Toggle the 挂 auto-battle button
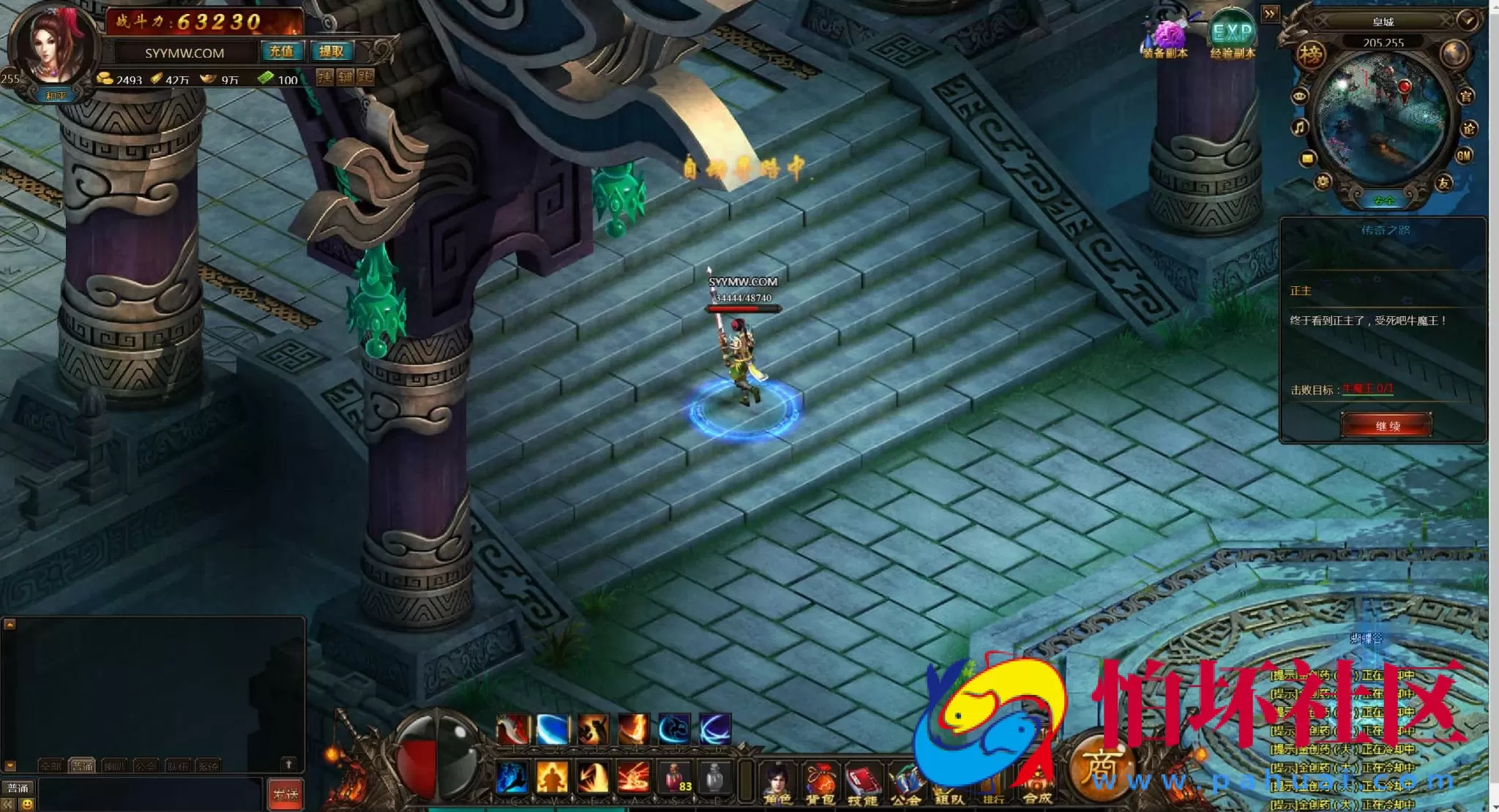This screenshot has height=812, width=1499. pos(325,76)
